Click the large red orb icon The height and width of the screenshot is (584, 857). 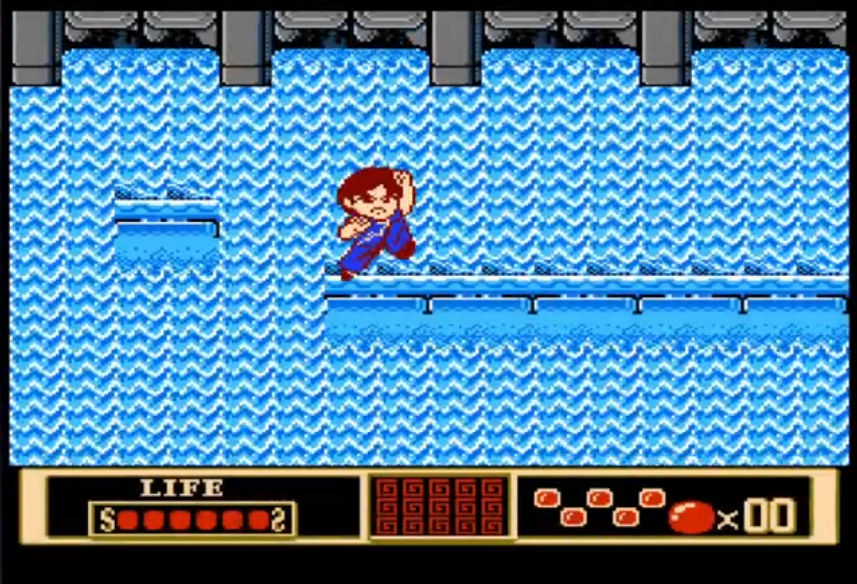point(691,516)
